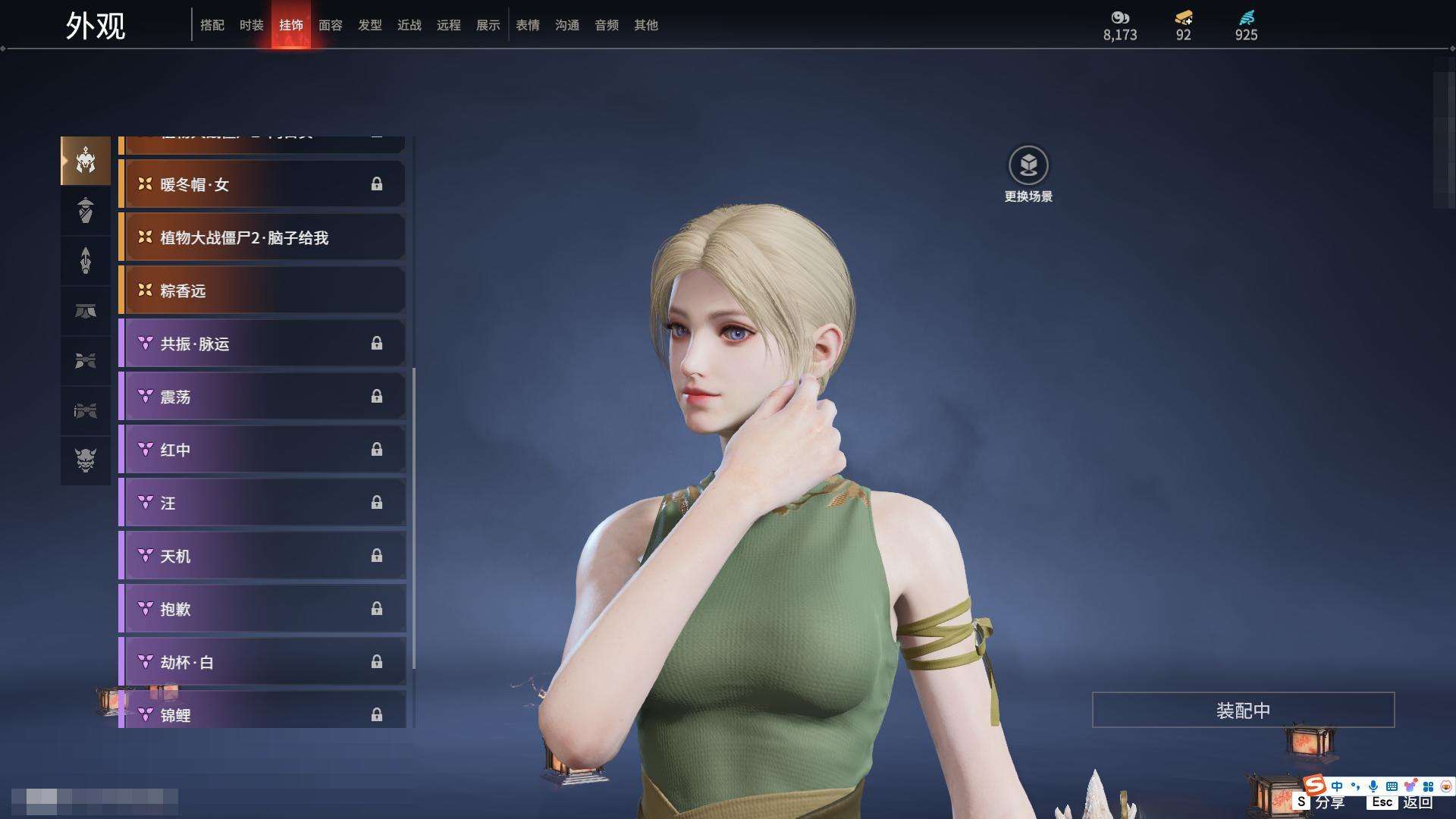1456x819 pixels.
Task: Pick the locked 共振·脉运 item
Action: [262, 344]
